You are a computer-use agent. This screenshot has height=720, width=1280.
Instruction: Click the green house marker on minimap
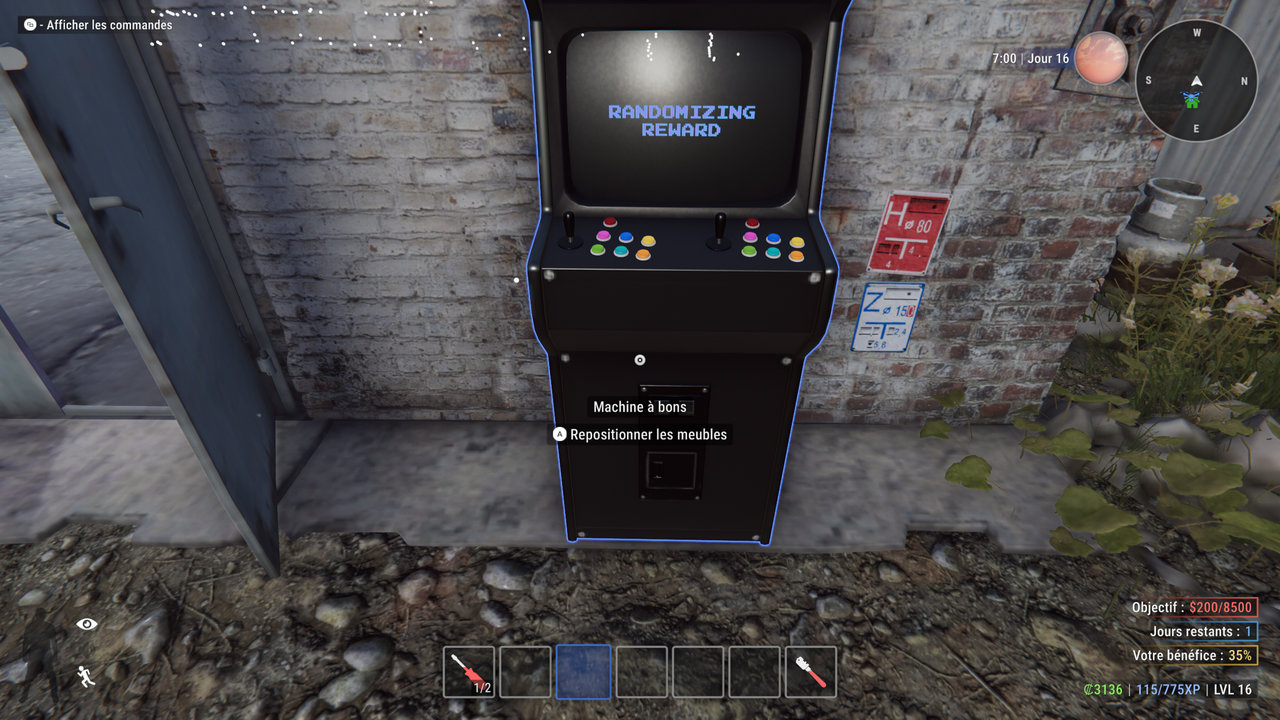1191,99
